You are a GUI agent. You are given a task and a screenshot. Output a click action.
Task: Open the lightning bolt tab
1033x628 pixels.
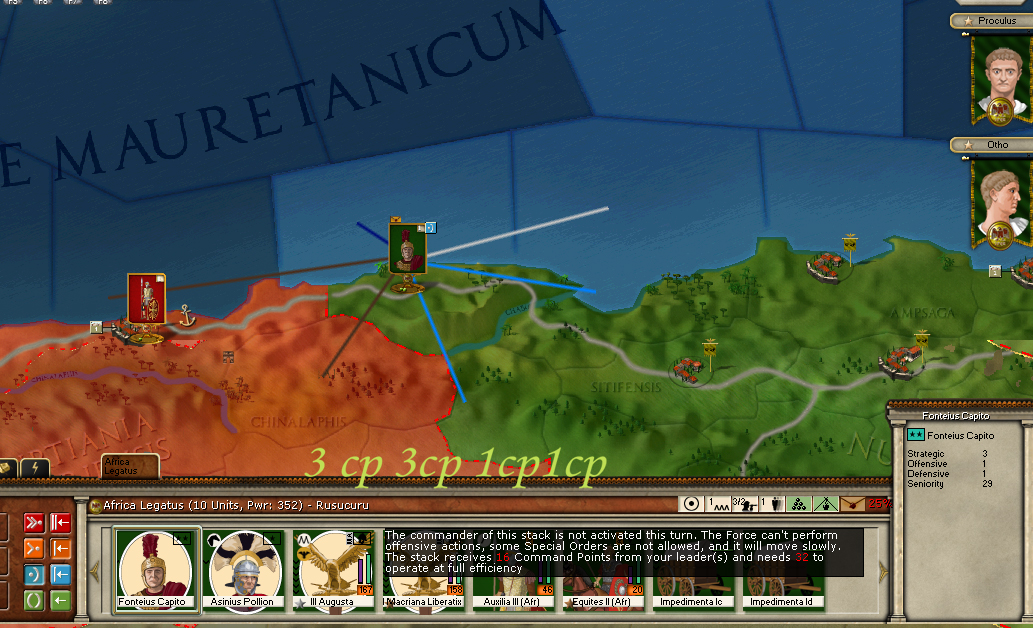(x=35, y=468)
